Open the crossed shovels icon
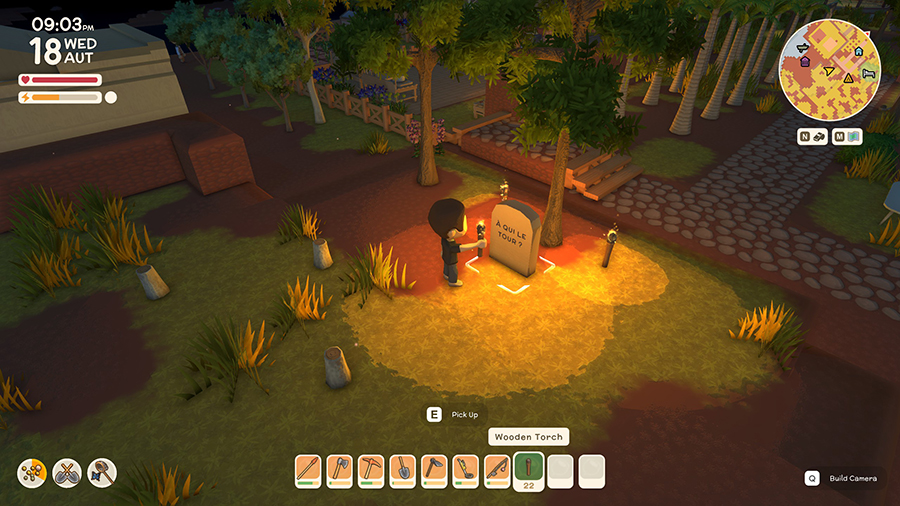Image resolution: width=900 pixels, height=506 pixels. click(x=67, y=472)
